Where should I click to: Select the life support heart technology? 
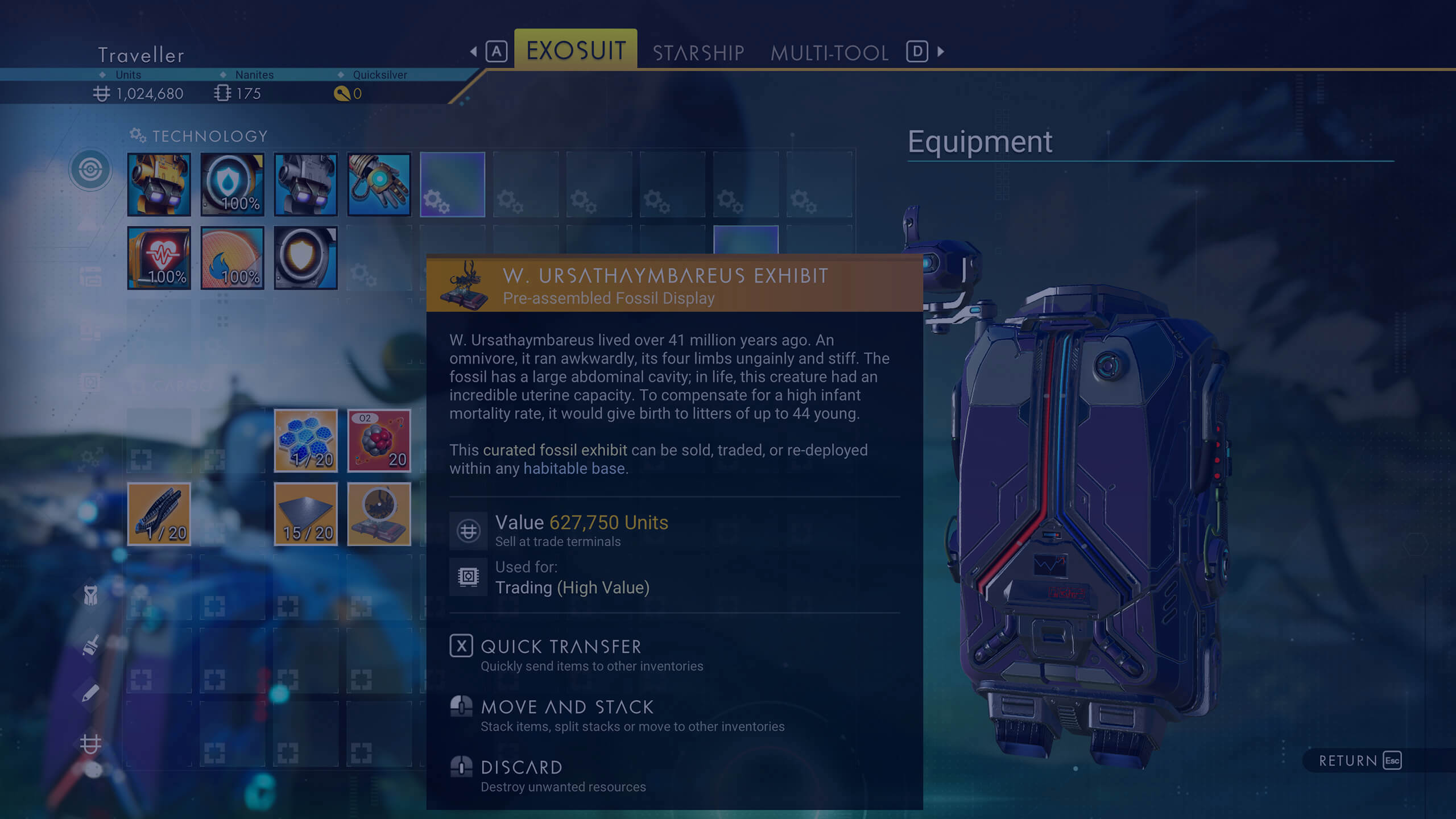click(x=159, y=258)
